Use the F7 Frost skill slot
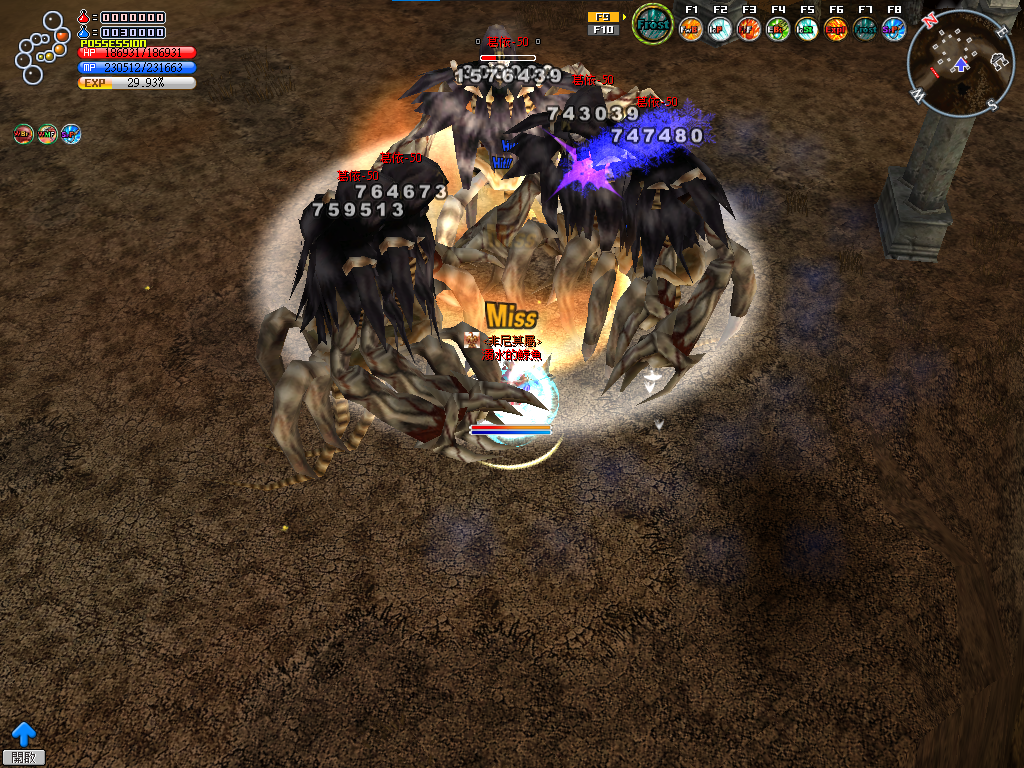The width and height of the screenshot is (1024, 768). (x=865, y=29)
